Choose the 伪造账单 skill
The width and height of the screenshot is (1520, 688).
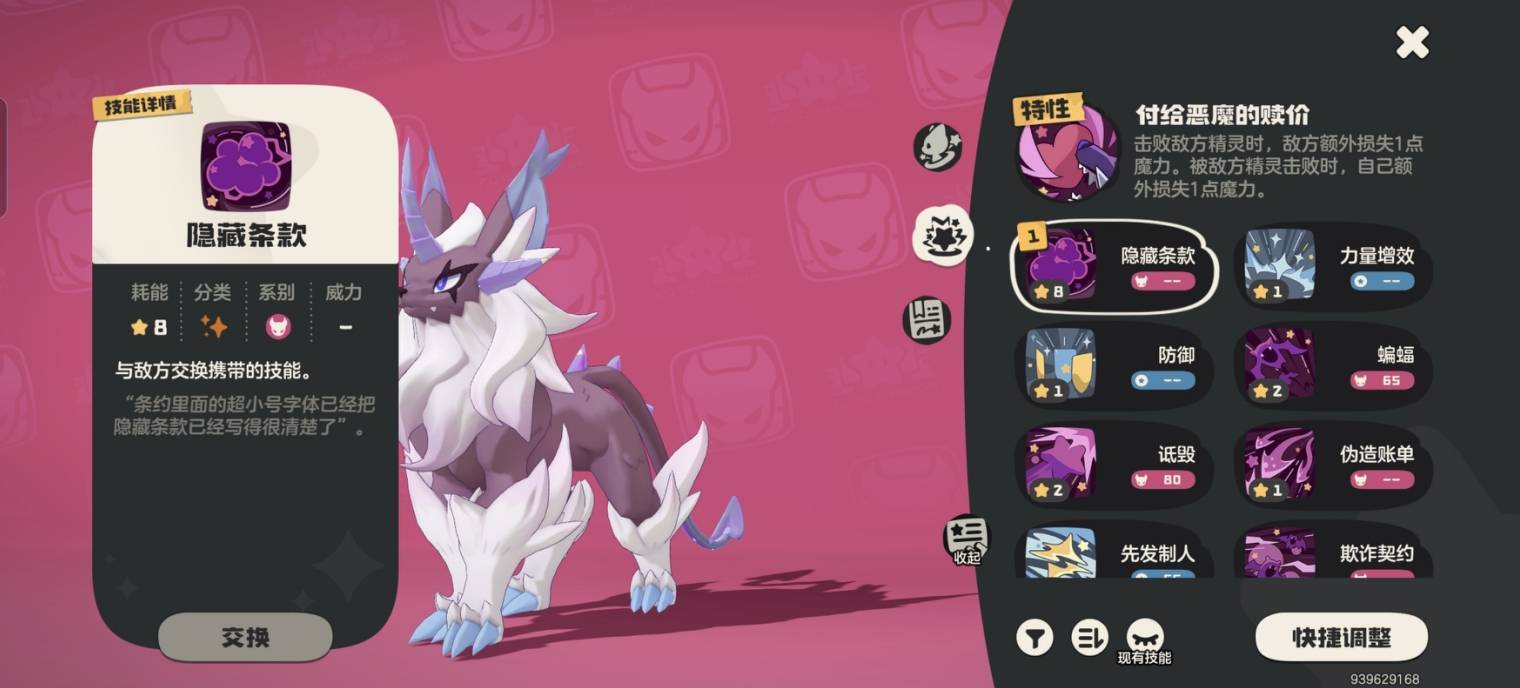pyautogui.click(x=1332, y=463)
